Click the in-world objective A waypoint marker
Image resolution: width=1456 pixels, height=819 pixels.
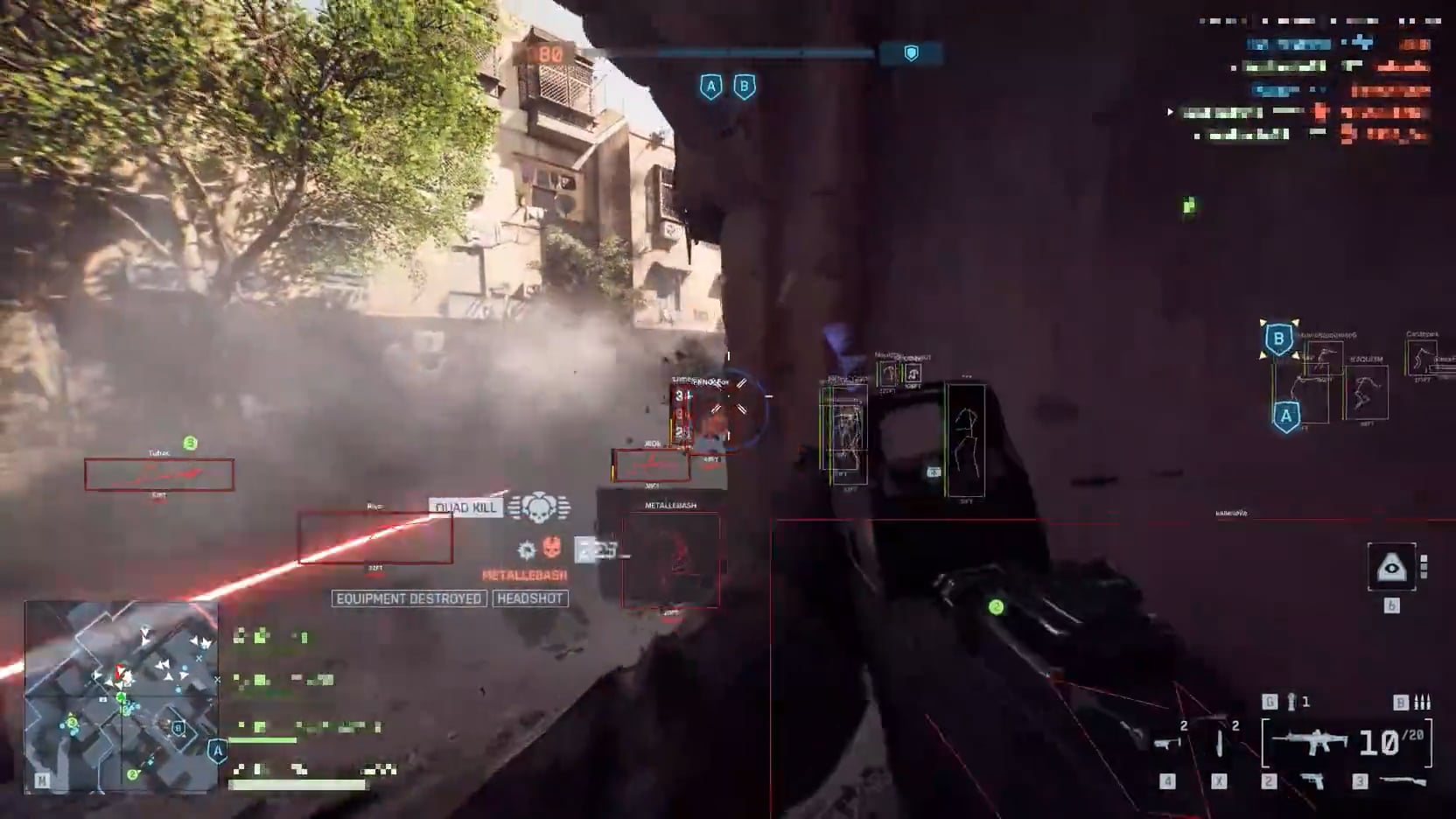point(1285,416)
